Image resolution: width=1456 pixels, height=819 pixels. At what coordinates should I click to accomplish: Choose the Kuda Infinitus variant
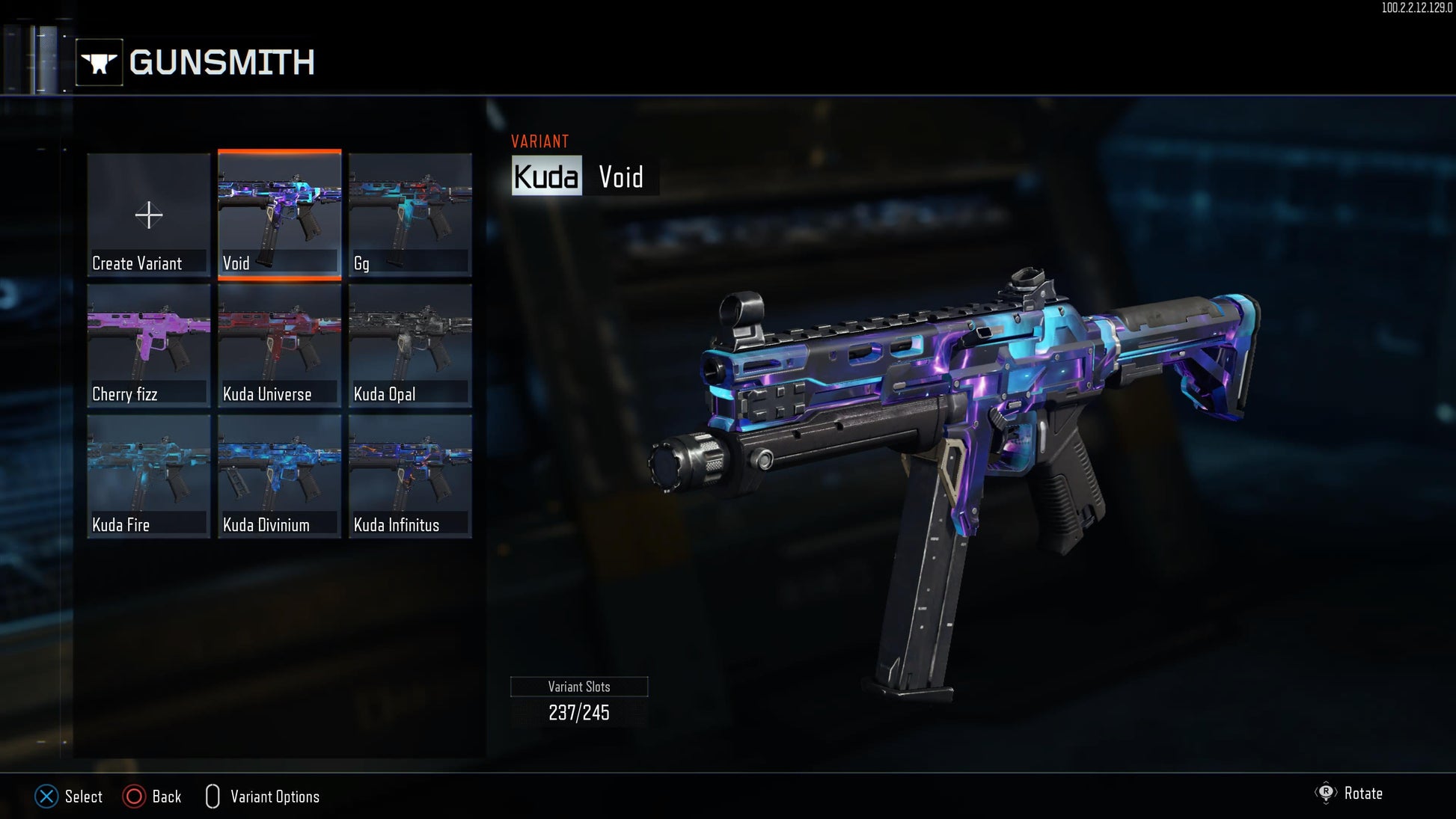coord(410,476)
